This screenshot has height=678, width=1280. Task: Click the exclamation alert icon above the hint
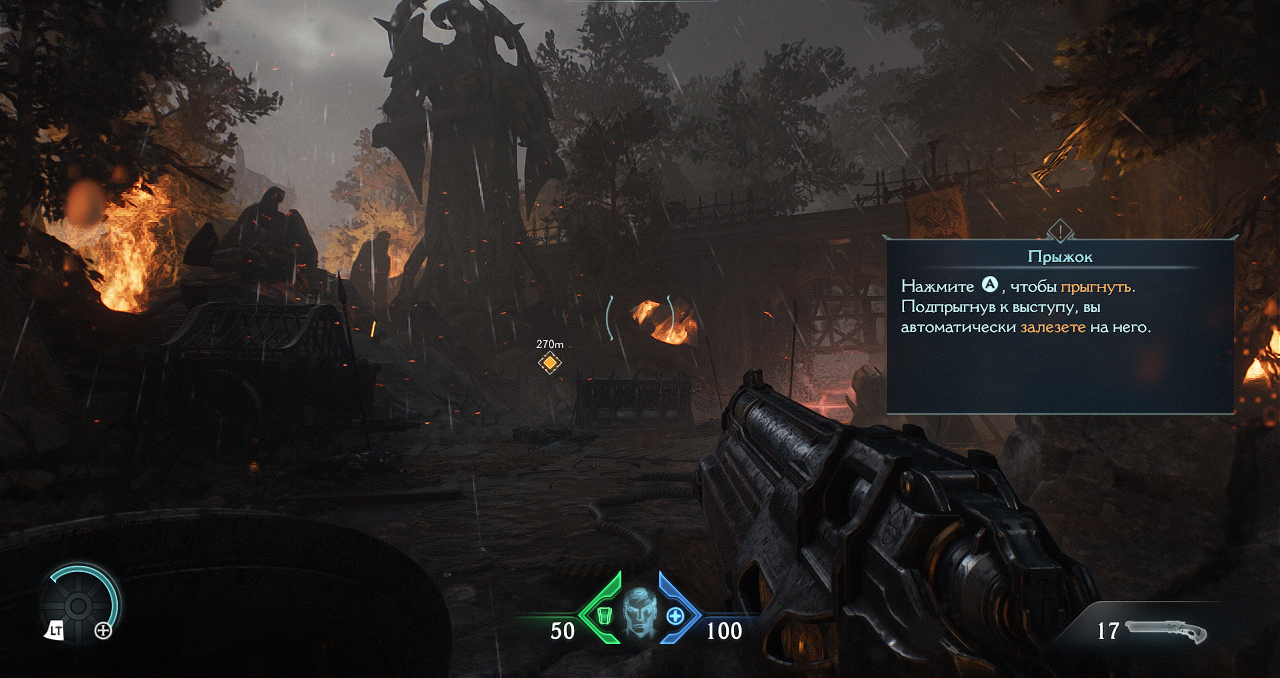click(1059, 230)
